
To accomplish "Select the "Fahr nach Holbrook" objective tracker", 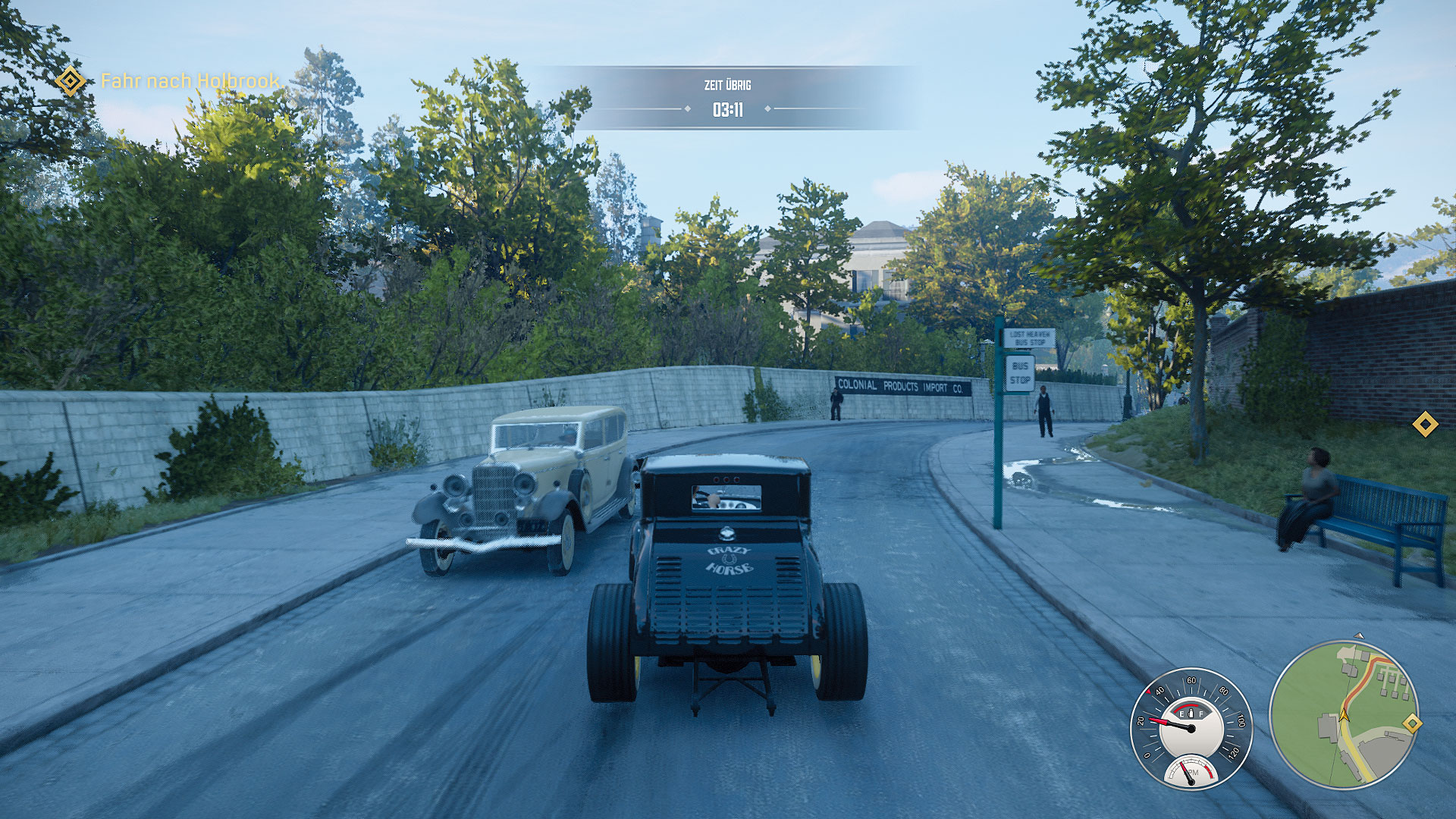I will [190, 80].
